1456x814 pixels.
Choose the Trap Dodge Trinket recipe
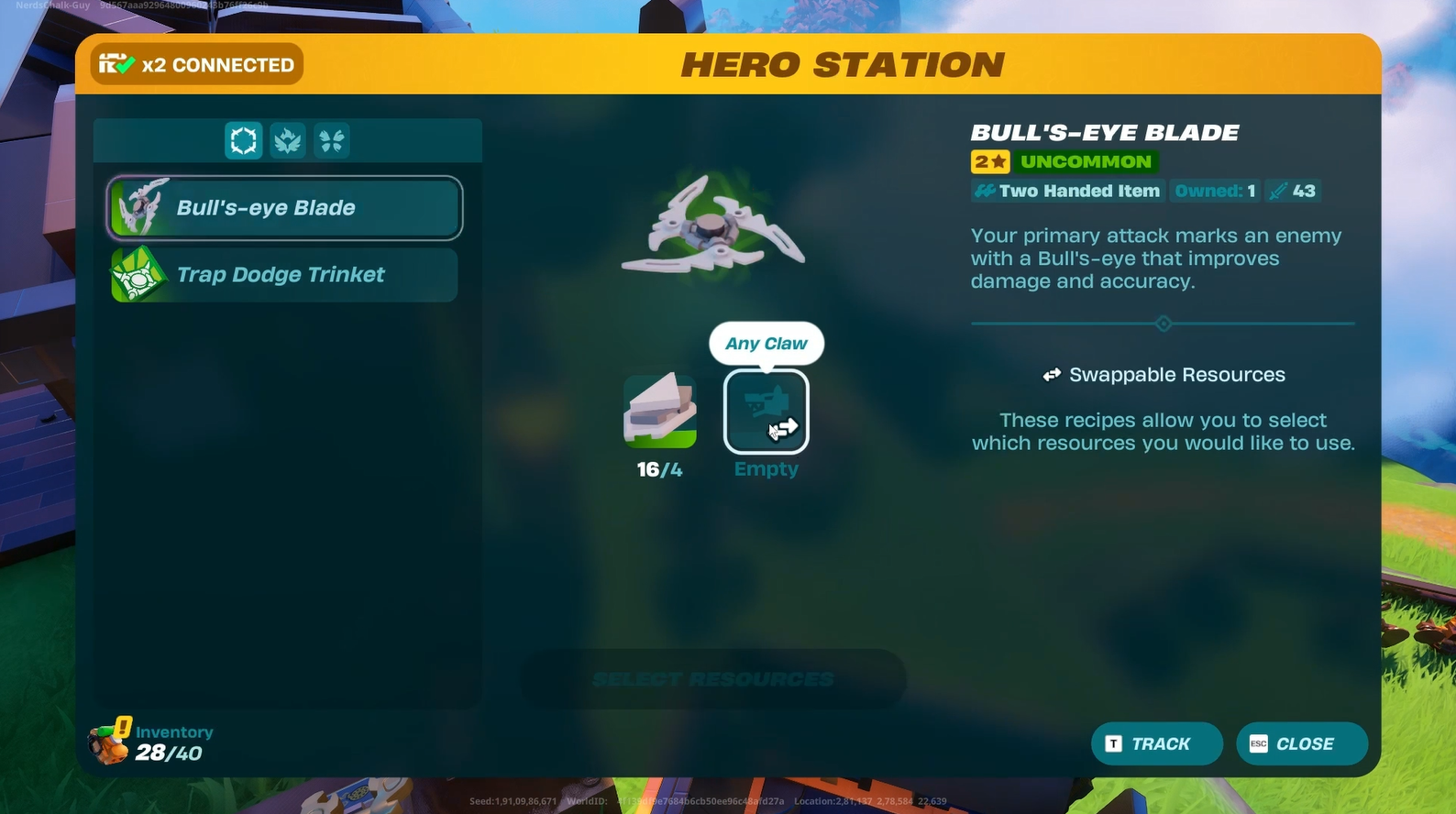click(284, 275)
